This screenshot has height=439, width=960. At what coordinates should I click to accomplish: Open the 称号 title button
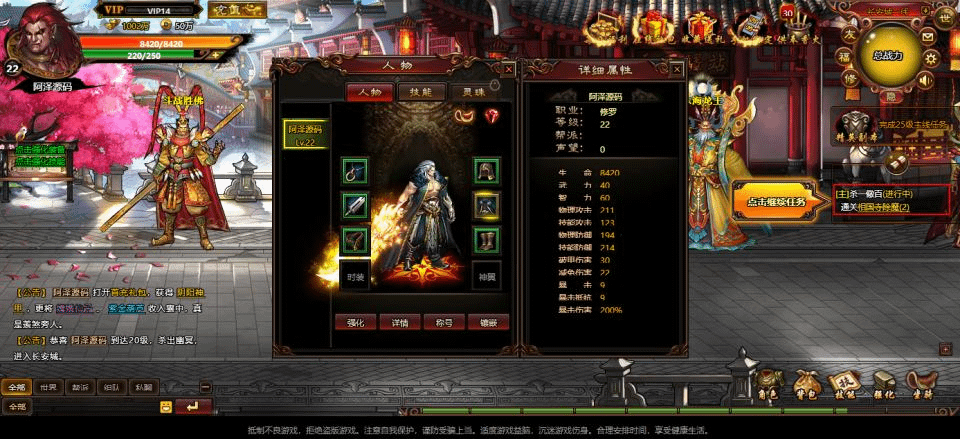click(445, 322)
